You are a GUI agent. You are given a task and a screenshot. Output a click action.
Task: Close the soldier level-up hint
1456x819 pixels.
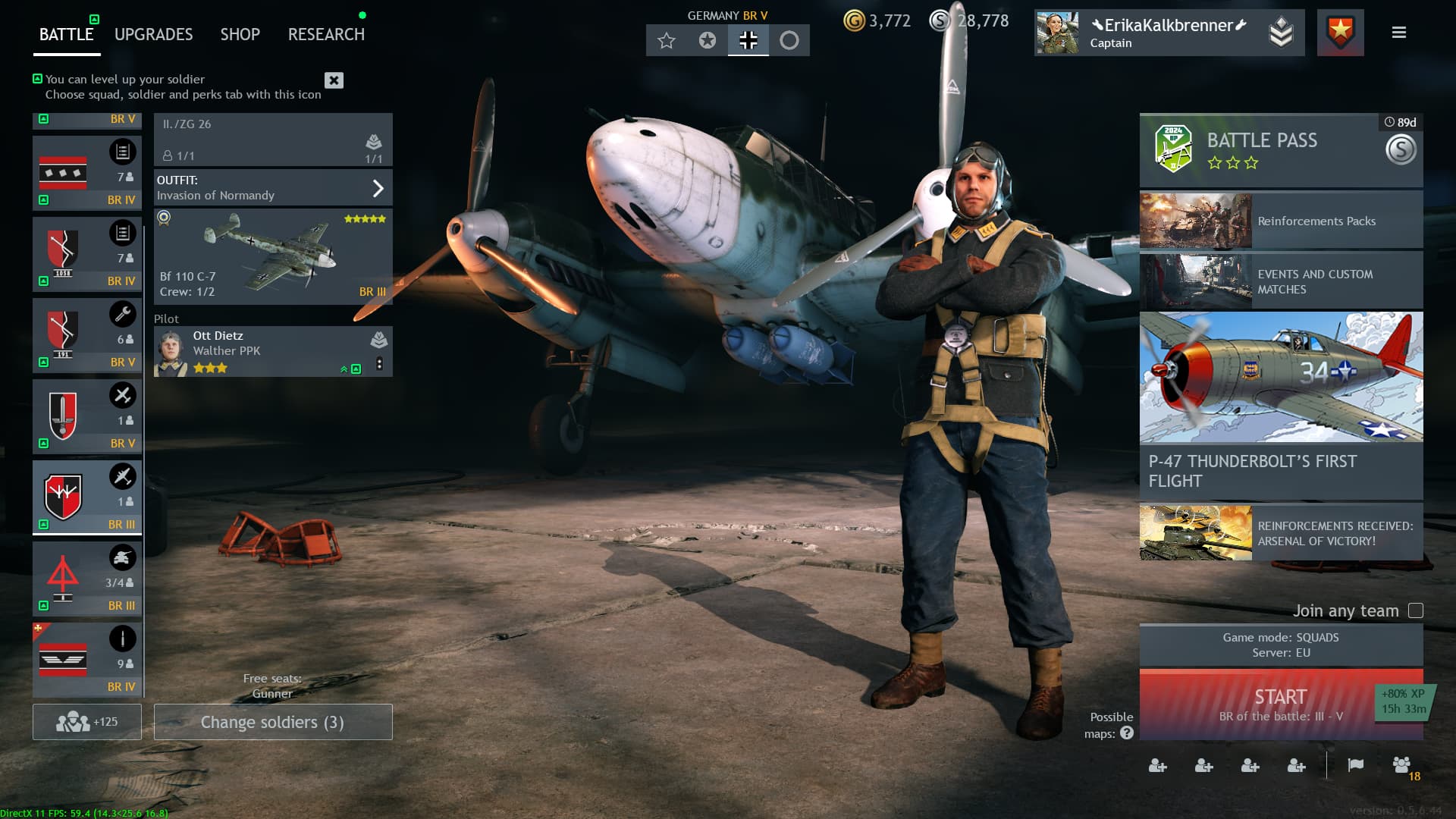pyautogui.click(x=334, y=80)
